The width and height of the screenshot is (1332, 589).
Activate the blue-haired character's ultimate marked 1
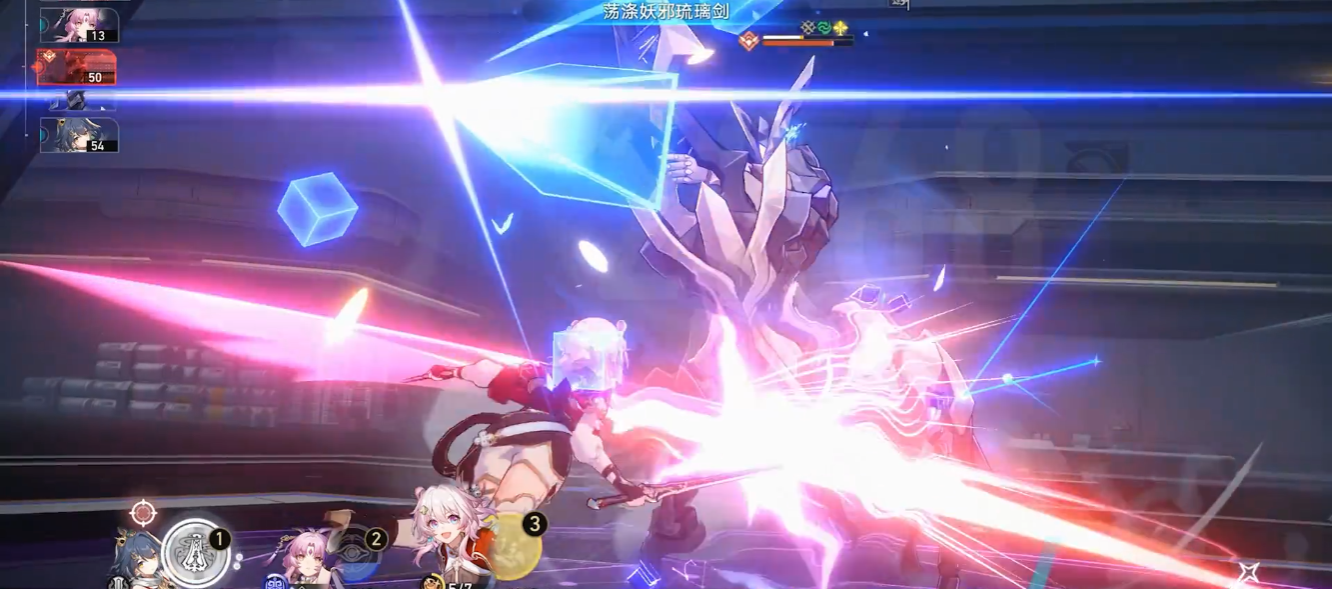tap(195, 552)
